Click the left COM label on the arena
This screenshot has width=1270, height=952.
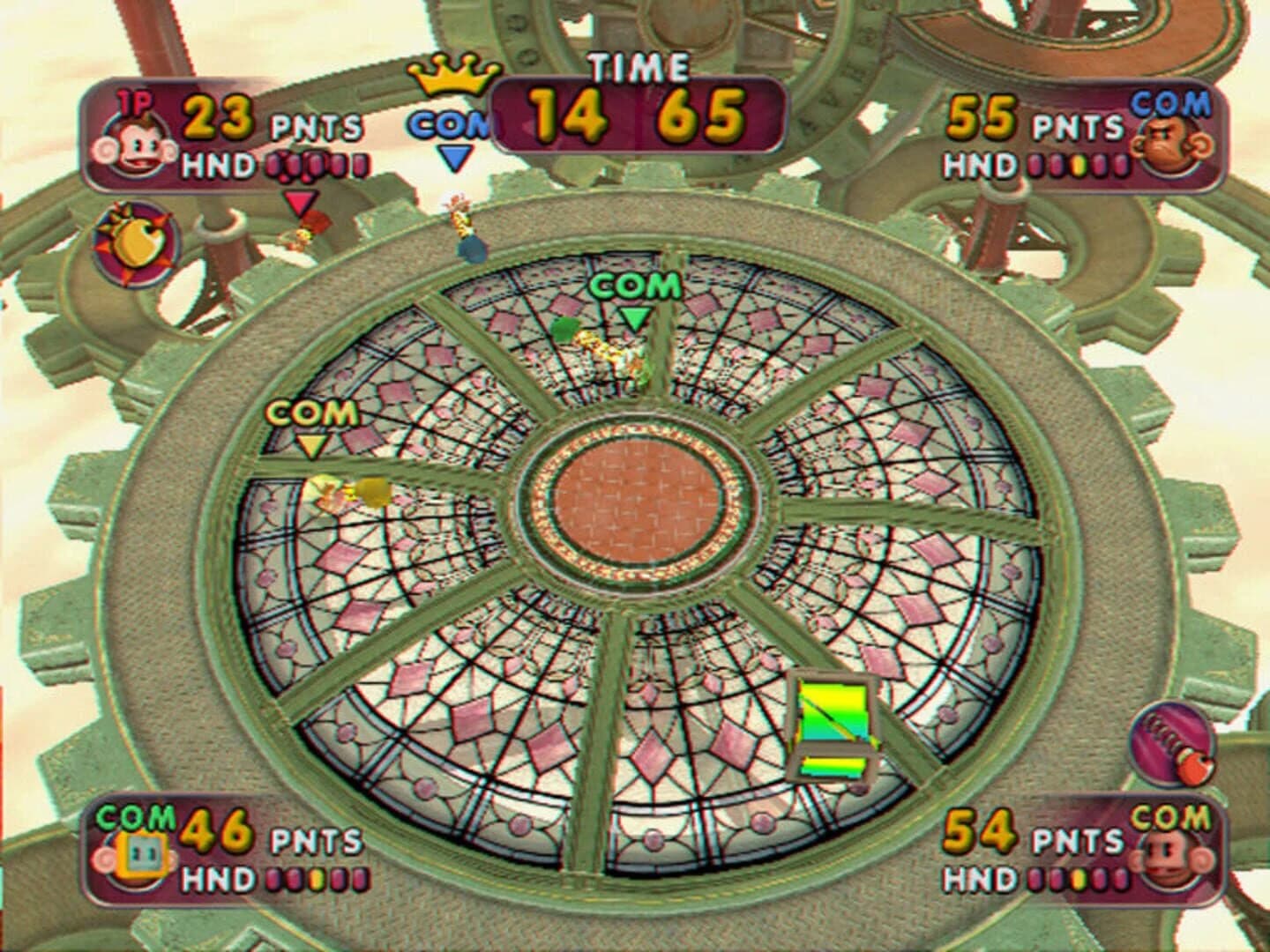(x=310, y=413)
